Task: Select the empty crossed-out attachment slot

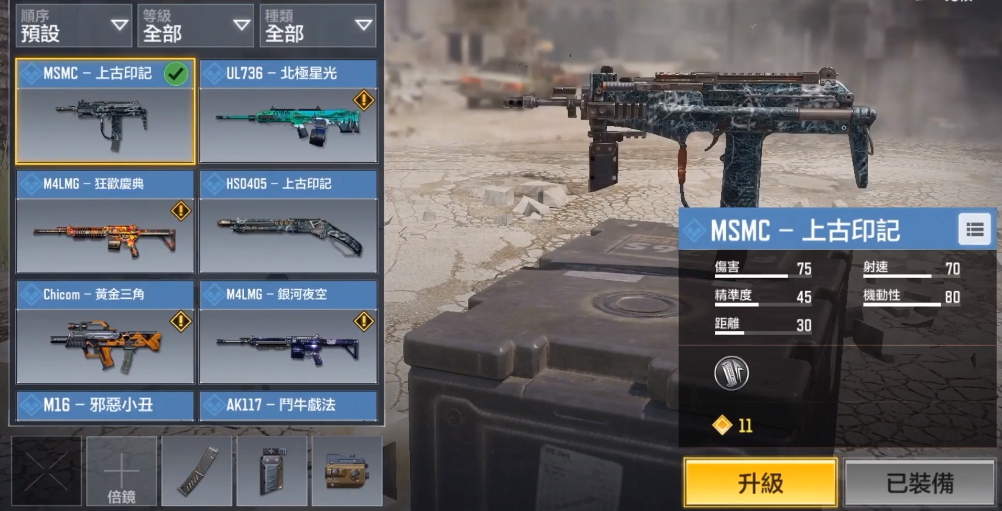Action: [46, 471]
